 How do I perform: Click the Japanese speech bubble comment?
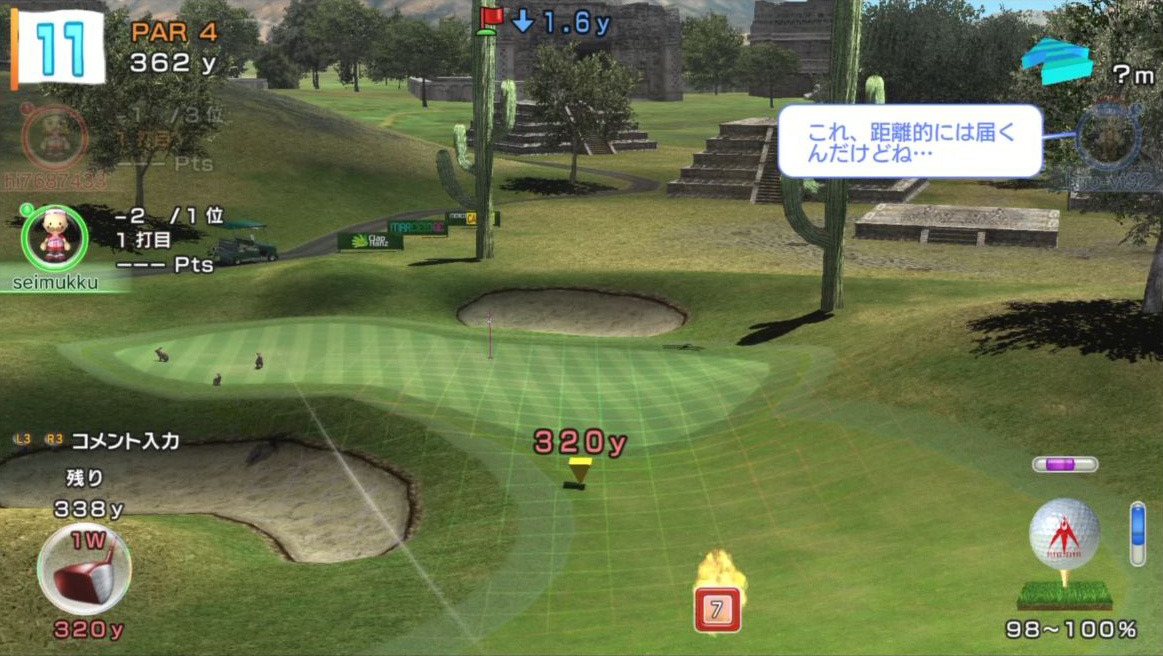[x=909, y=141]
